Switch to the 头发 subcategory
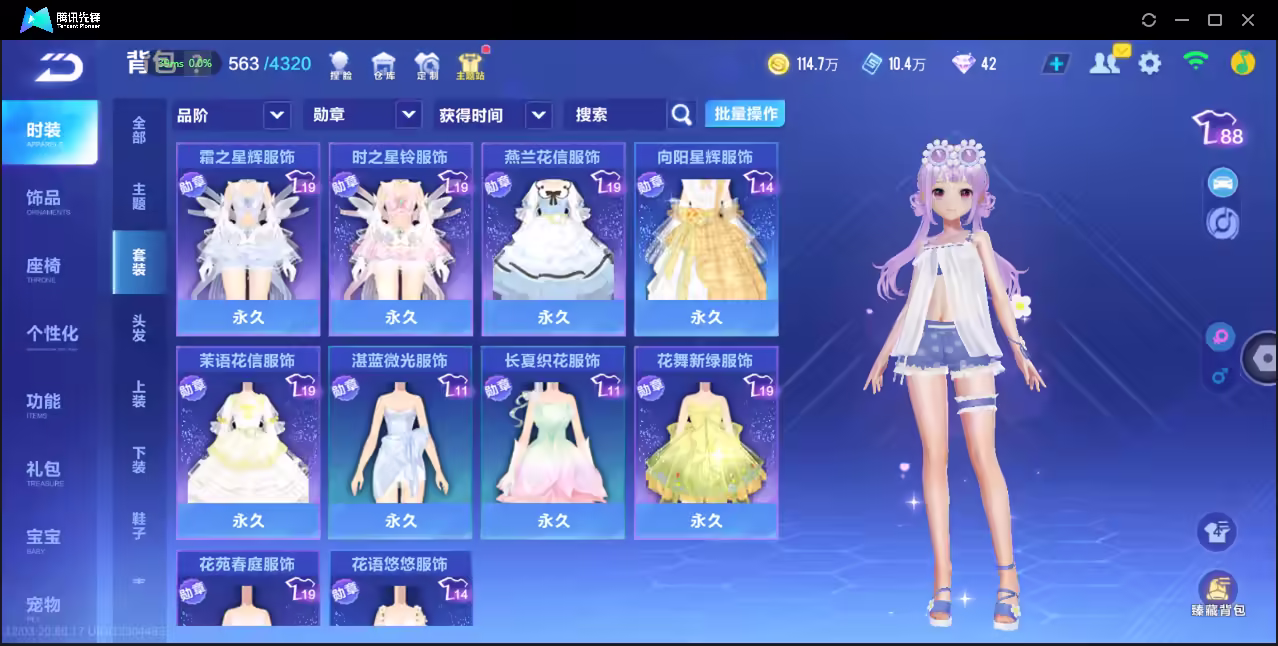The image size is (1278, 646). [139, 328]
